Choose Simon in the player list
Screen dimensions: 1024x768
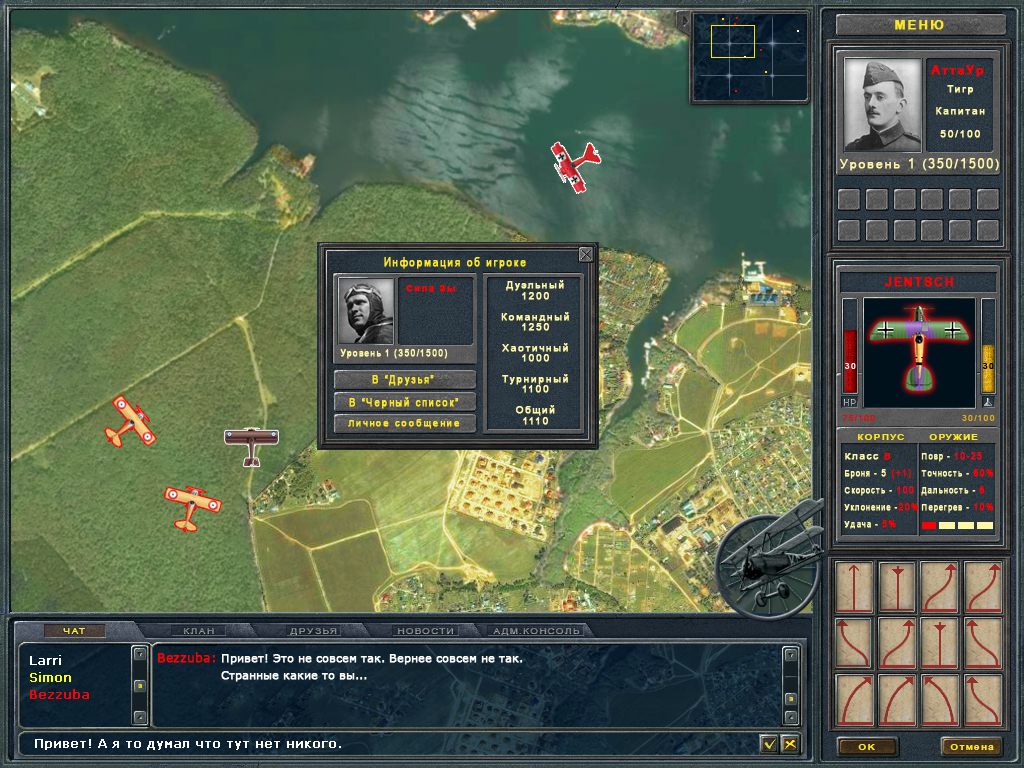tap(50, 678)
